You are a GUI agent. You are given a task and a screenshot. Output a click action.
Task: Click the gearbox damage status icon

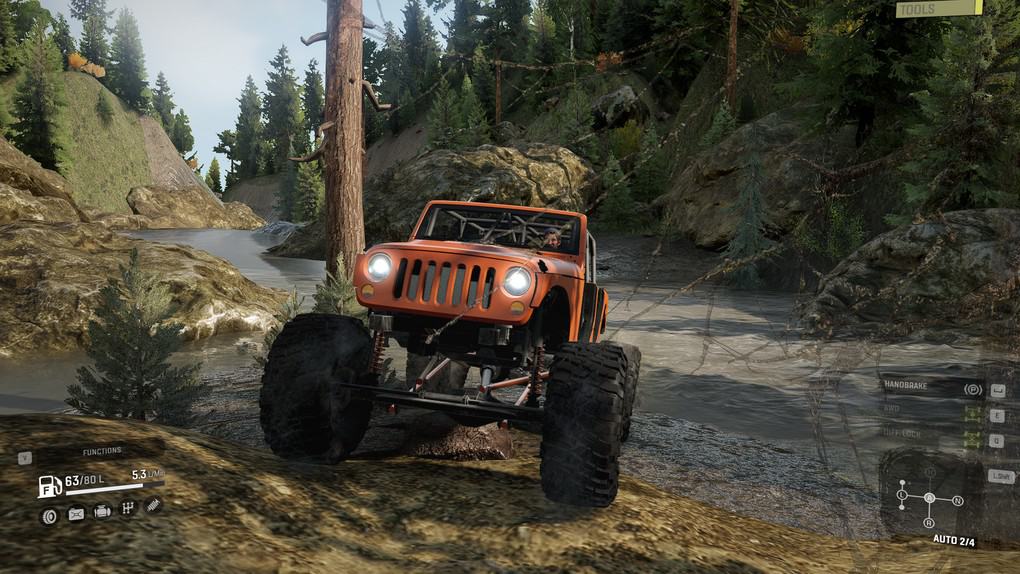click(128, 509)
